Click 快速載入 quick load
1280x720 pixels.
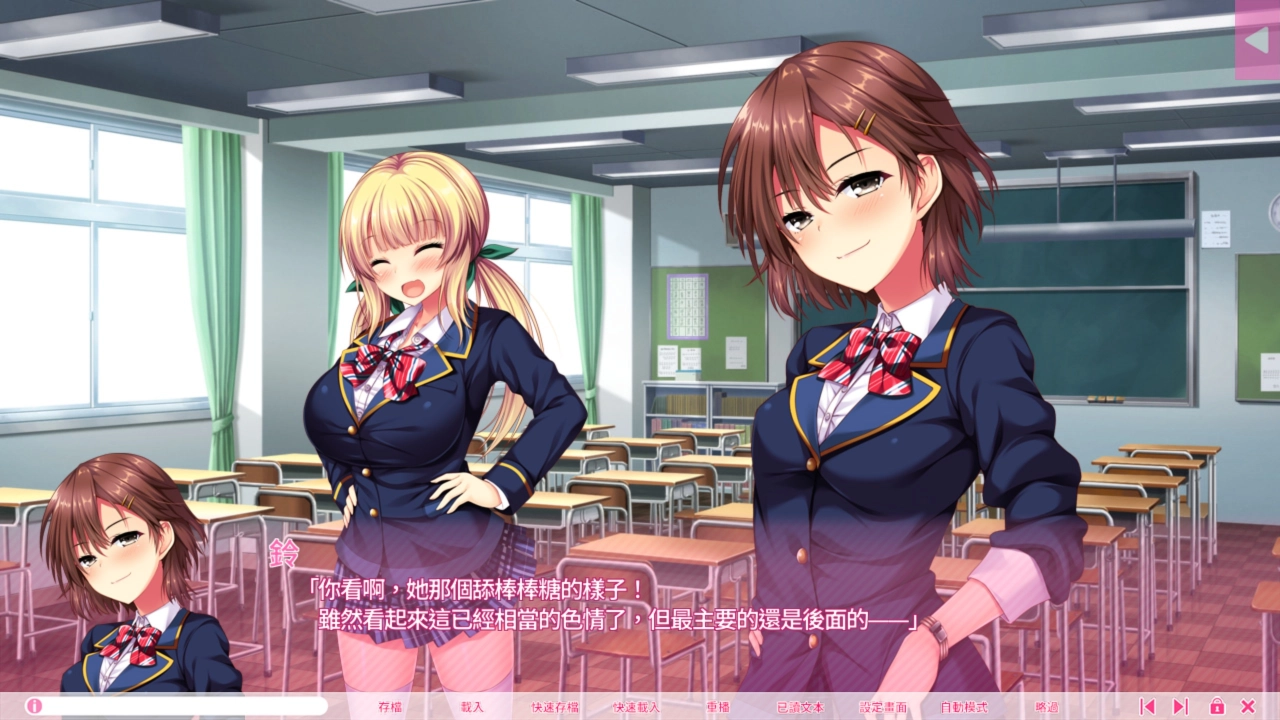637,706
